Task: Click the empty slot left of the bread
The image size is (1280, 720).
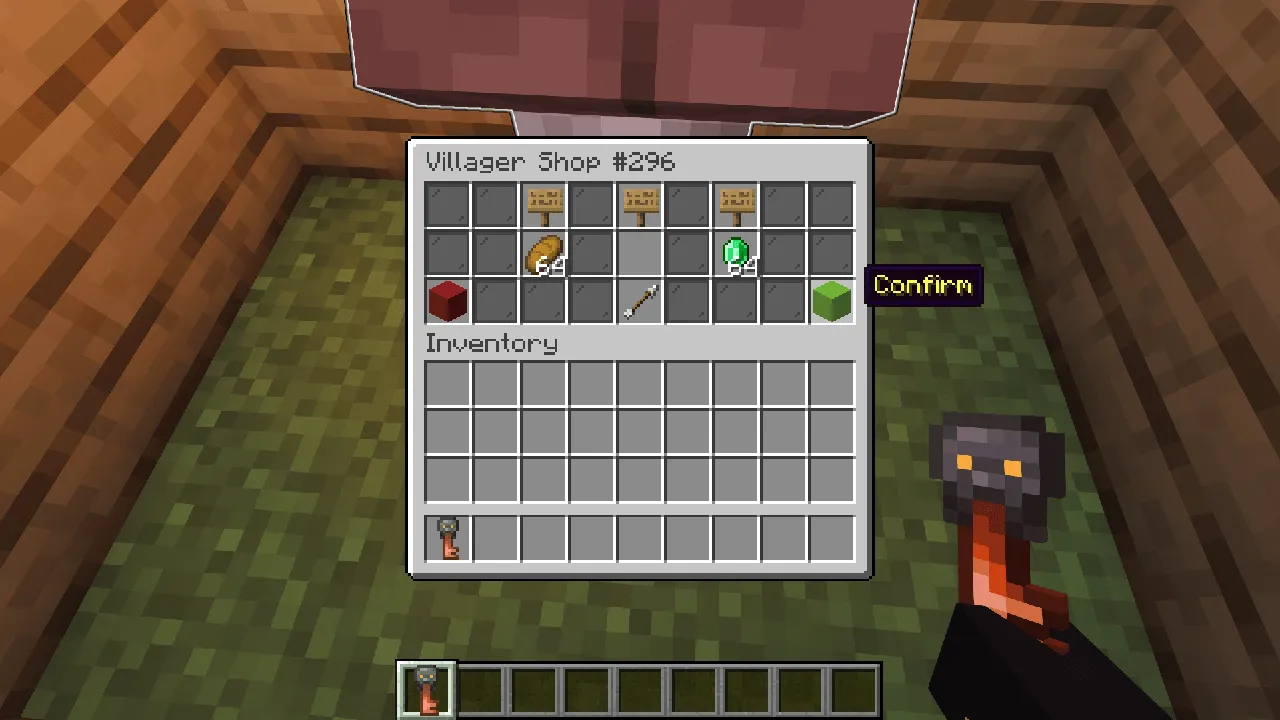Action: 494,253
